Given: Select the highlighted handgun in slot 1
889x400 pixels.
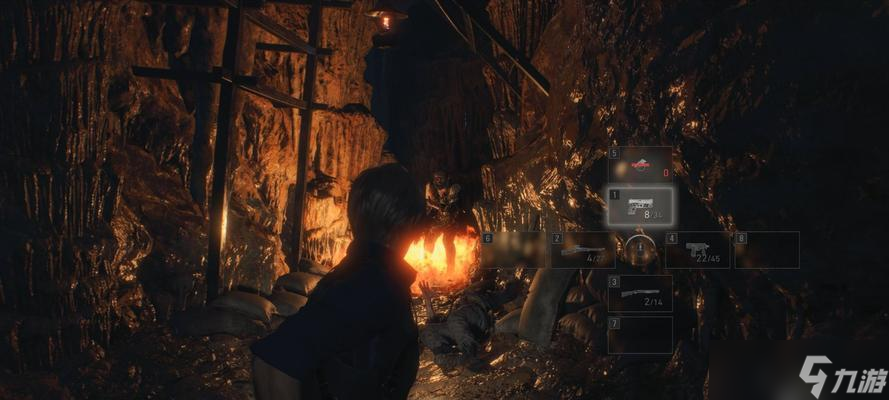Looking at the screenshot, I should (x=640, y=206).
